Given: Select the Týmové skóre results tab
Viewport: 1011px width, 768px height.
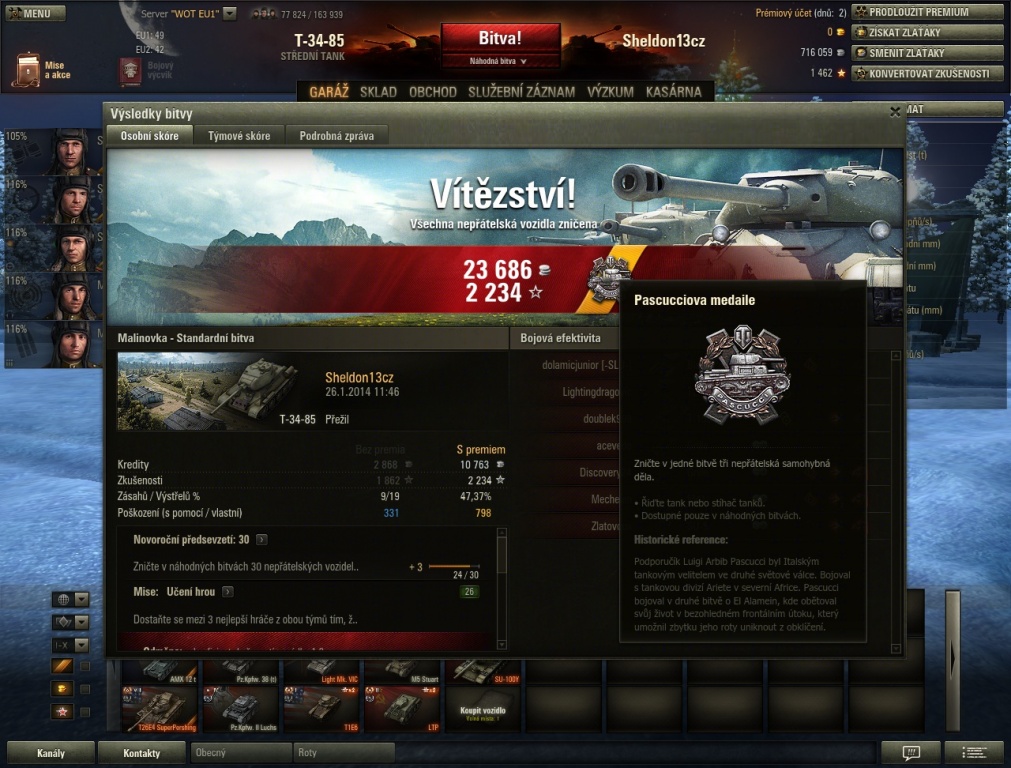Looking at the screenshot, I should [239, 136].
